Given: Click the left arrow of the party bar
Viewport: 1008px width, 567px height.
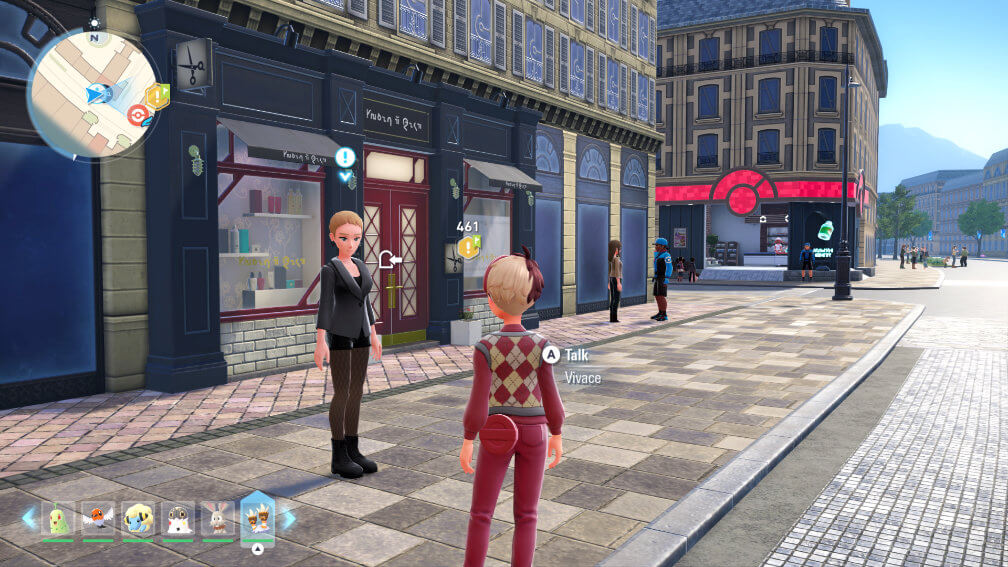Looking at the screenshot, I should (x=29, y=518).
